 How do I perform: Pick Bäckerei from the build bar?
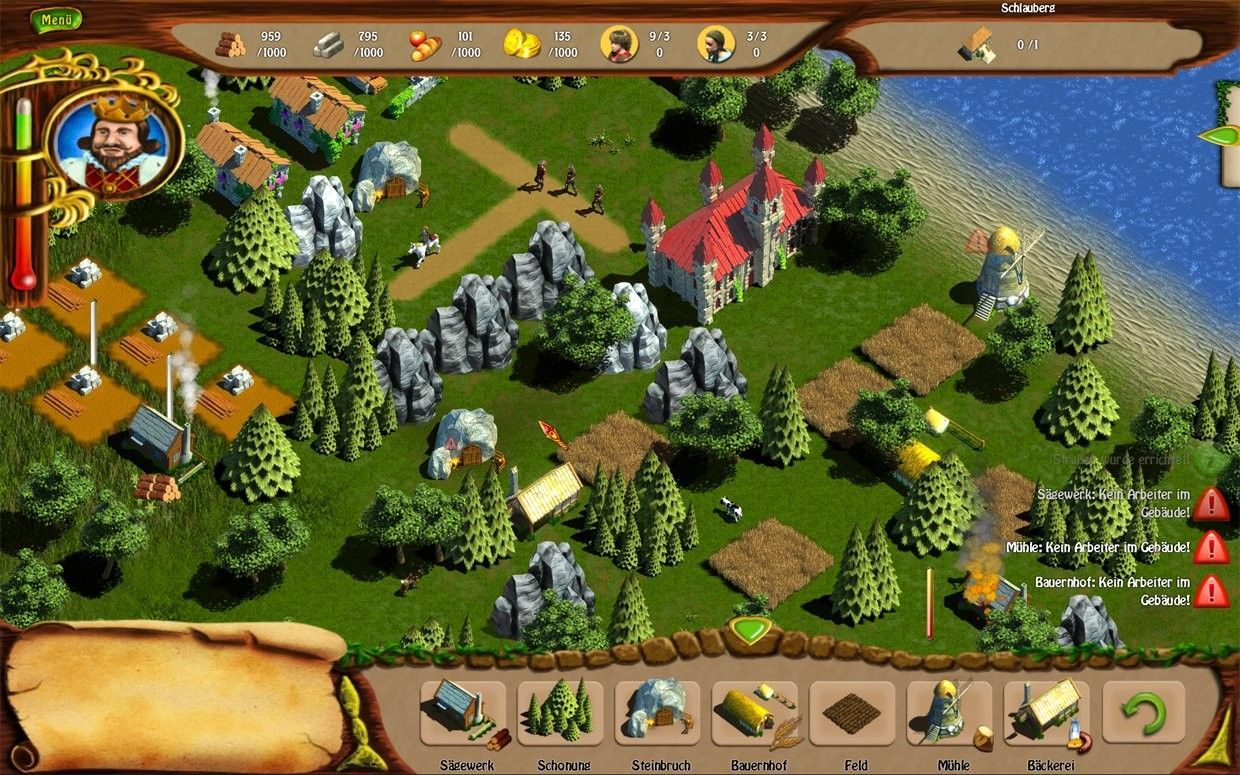(1045, 713)
